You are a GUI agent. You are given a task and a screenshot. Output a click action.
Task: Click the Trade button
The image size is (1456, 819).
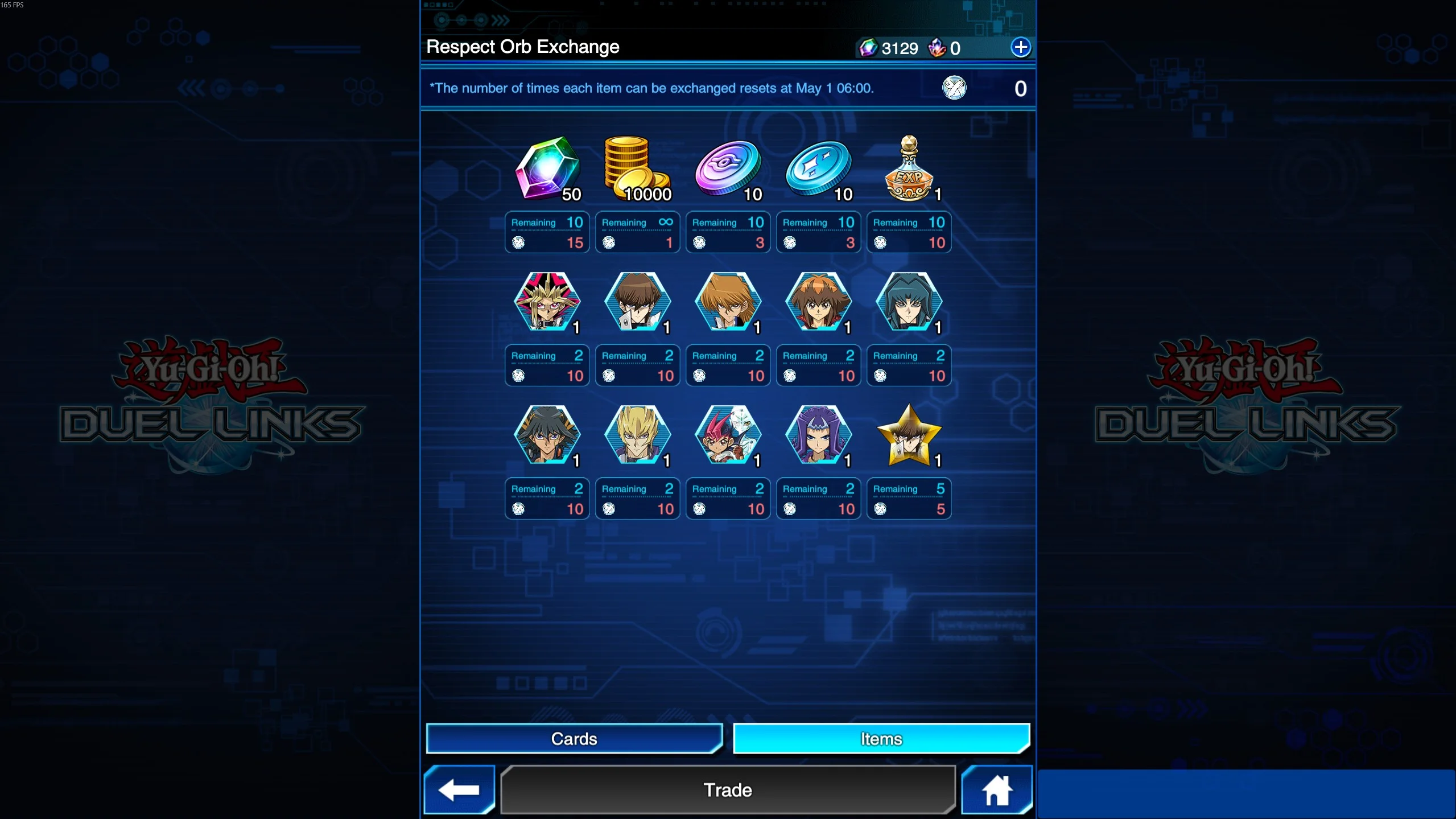[x=728, y=790]
